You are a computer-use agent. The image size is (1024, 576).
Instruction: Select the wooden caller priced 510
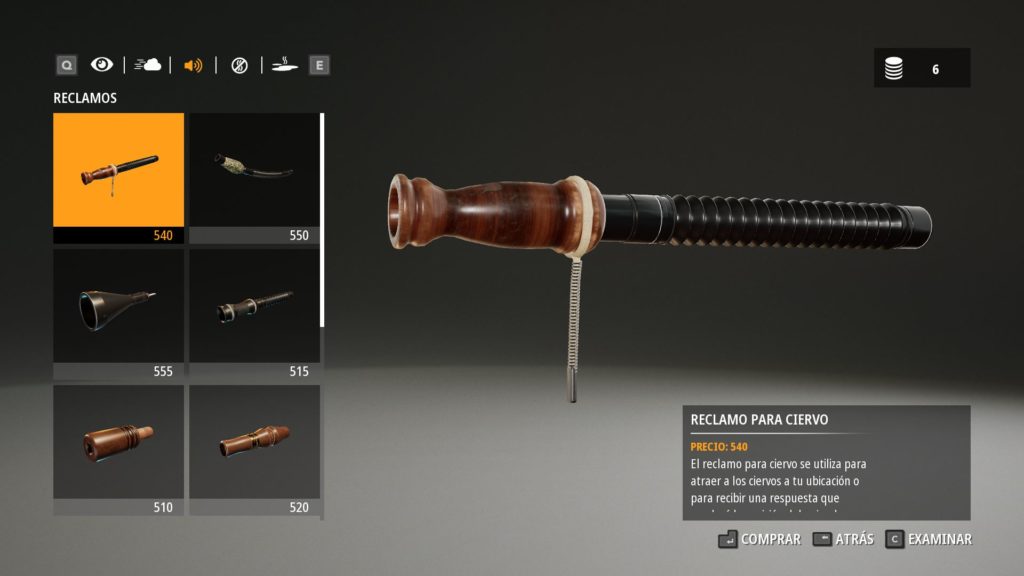point(118,449)
